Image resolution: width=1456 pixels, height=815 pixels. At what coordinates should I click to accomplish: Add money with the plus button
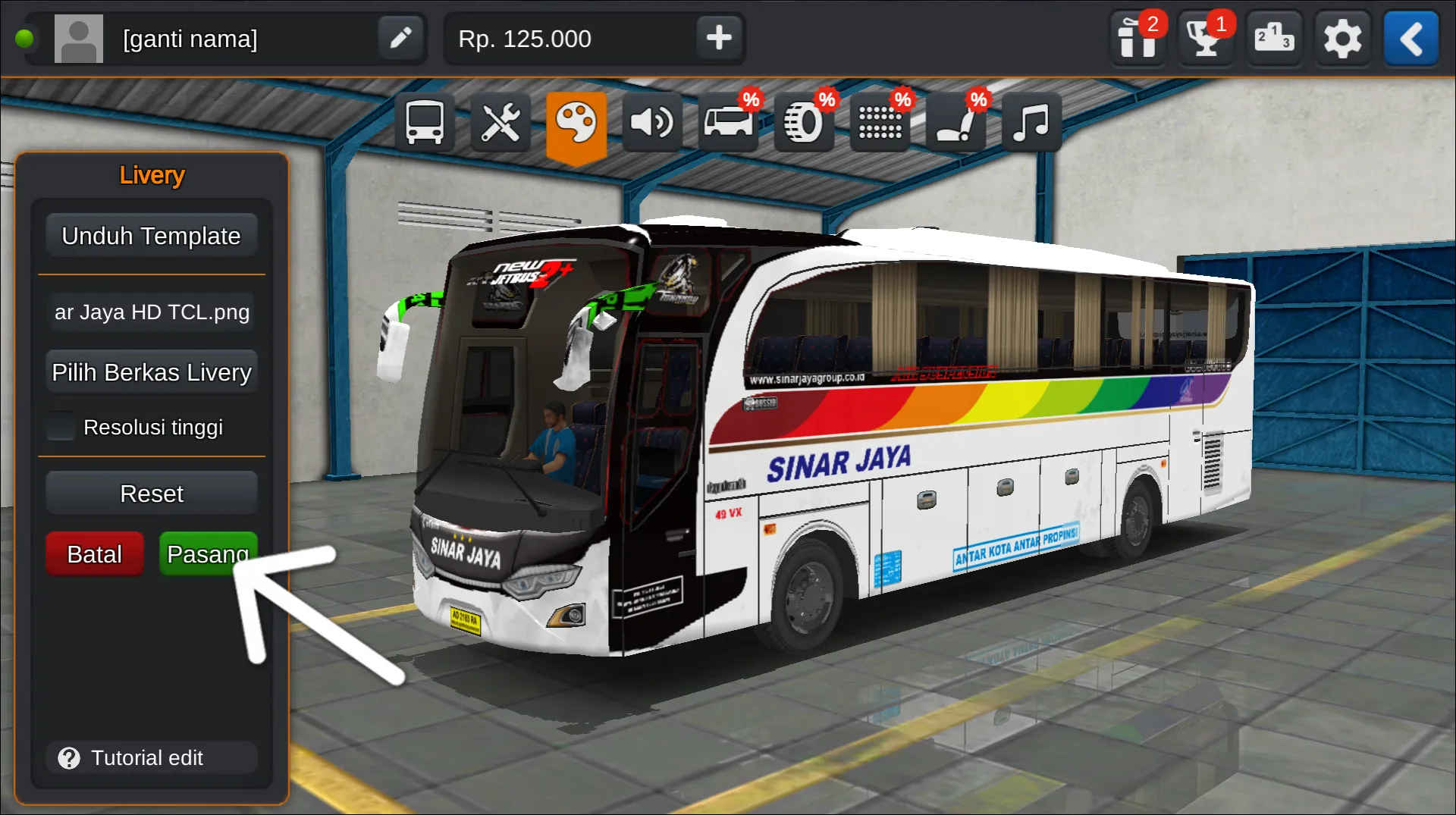coord(718,38)
